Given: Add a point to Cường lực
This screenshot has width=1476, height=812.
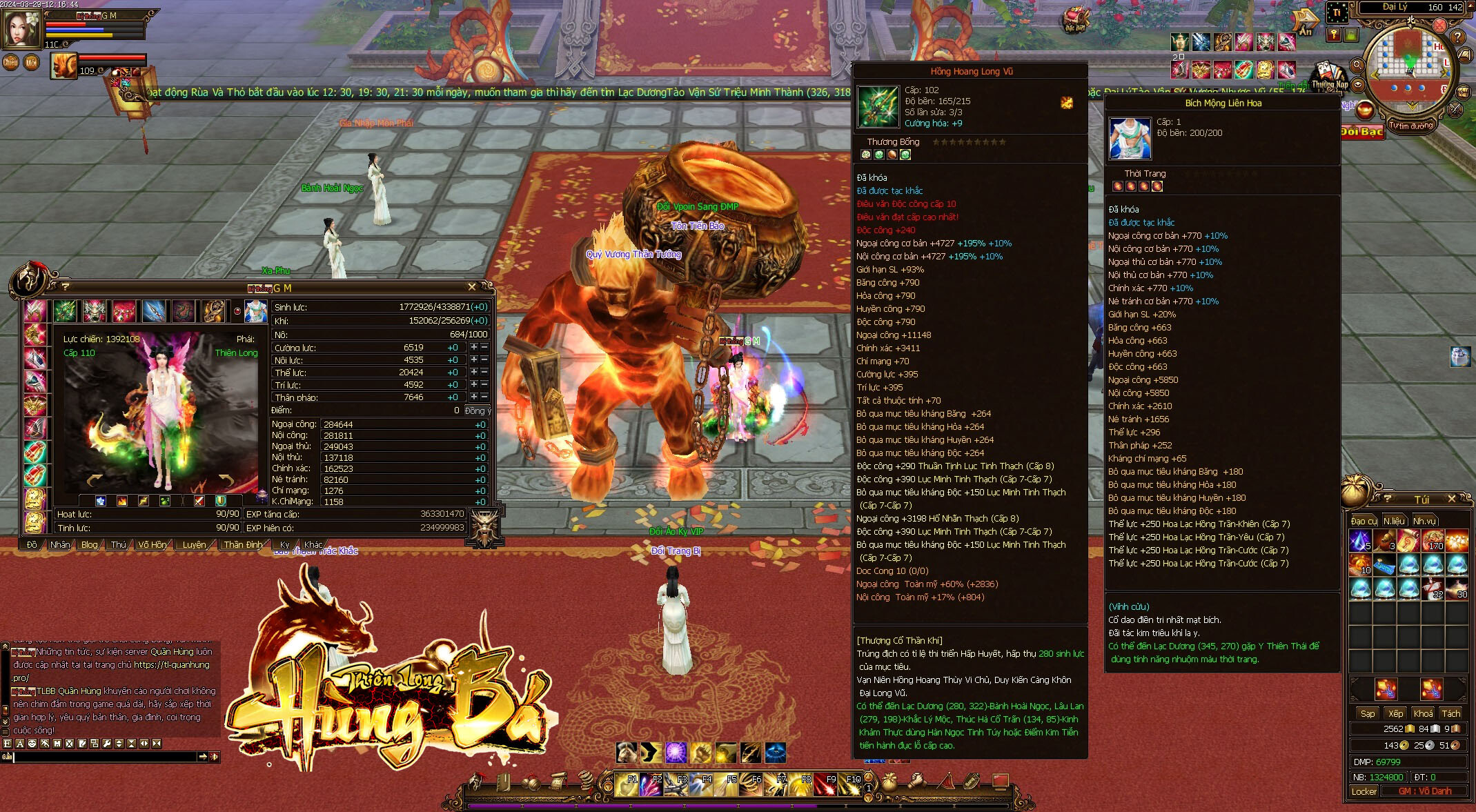Looking at the screenshot, I should 474,347.
